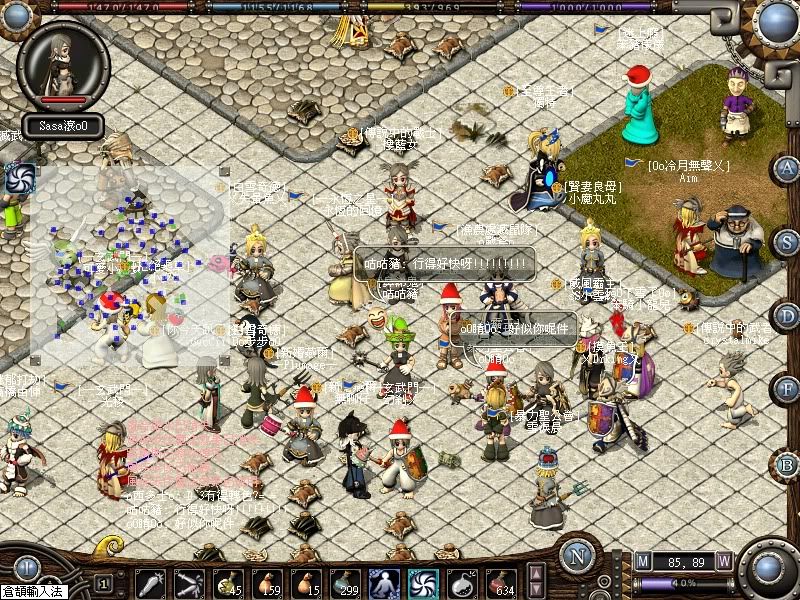The height and width of the screenshot is (600, 800).
Task: Select the crossed swords hotbar slot
Action: click(189, 583)
